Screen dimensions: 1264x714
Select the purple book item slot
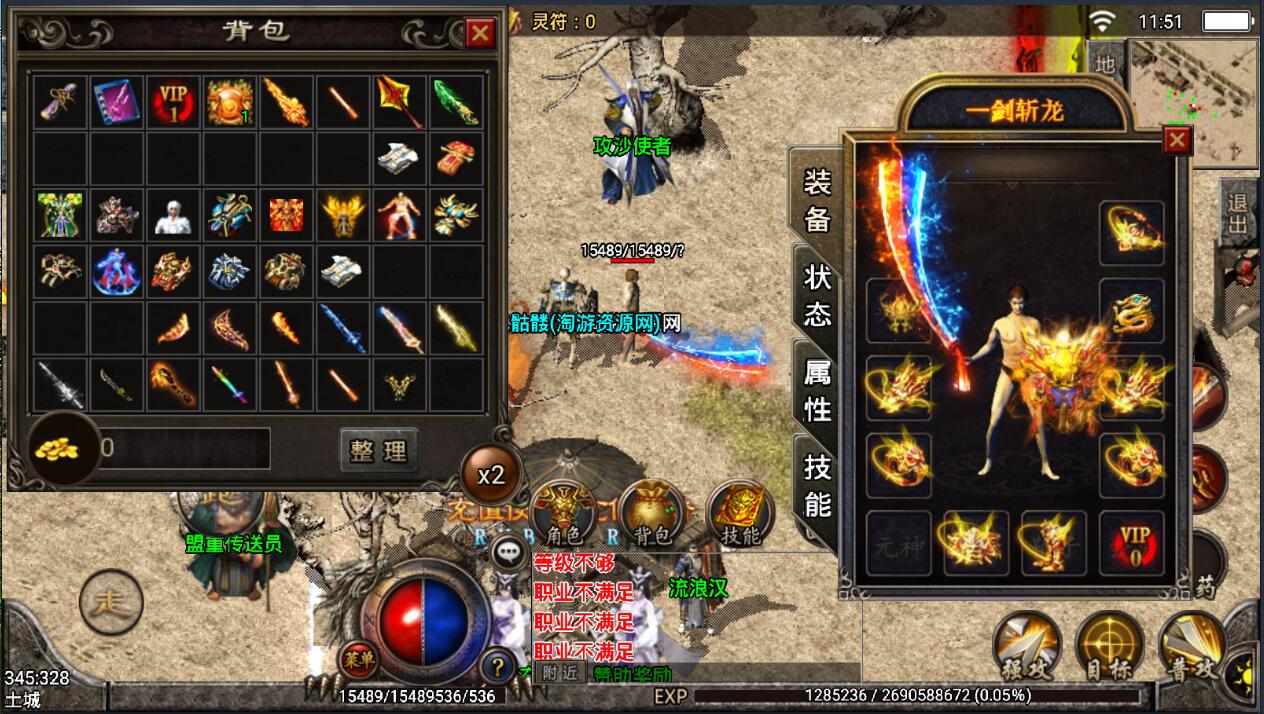(x=117, y=102)
